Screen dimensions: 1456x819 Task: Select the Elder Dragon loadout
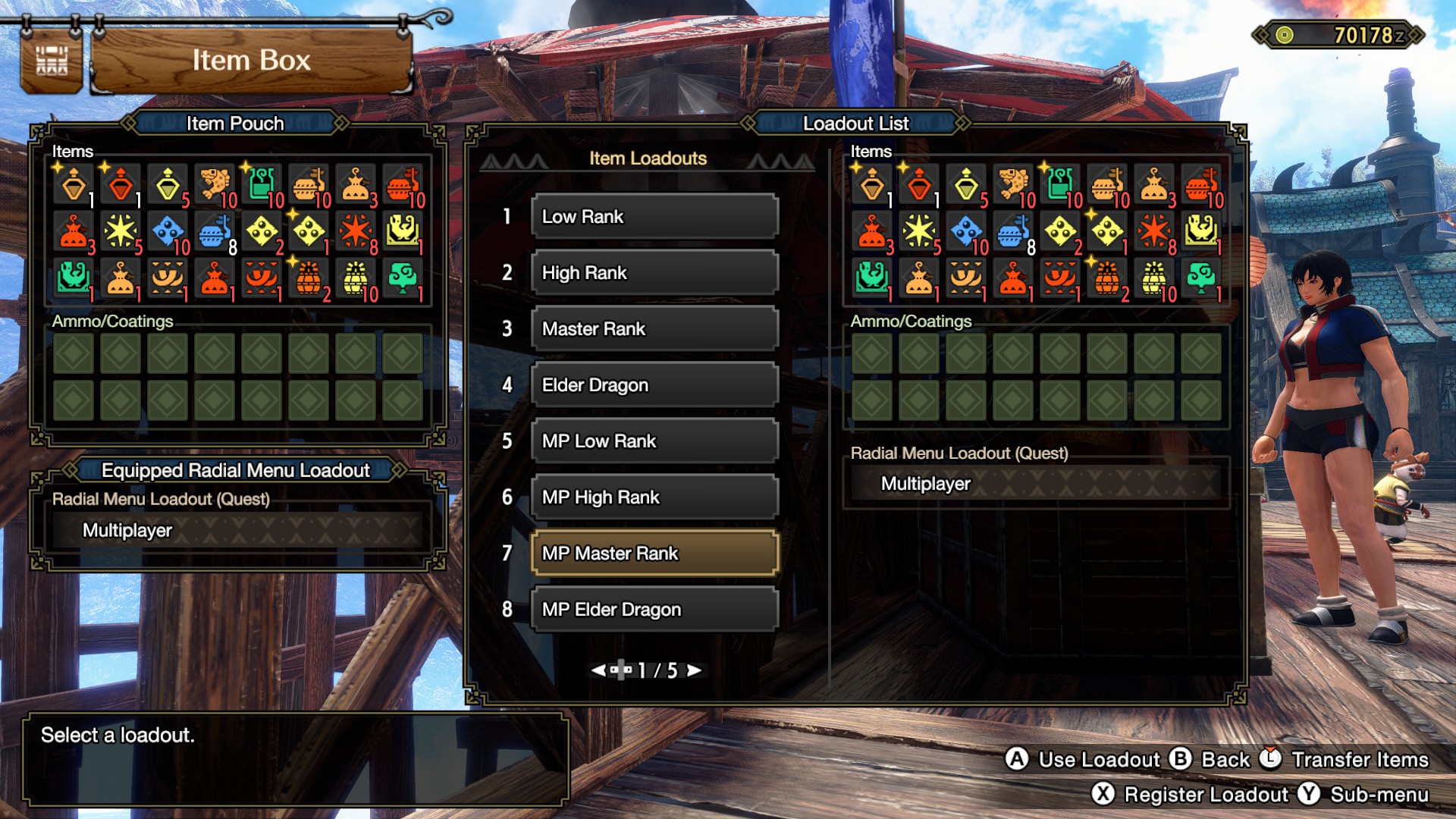[654, 385]
